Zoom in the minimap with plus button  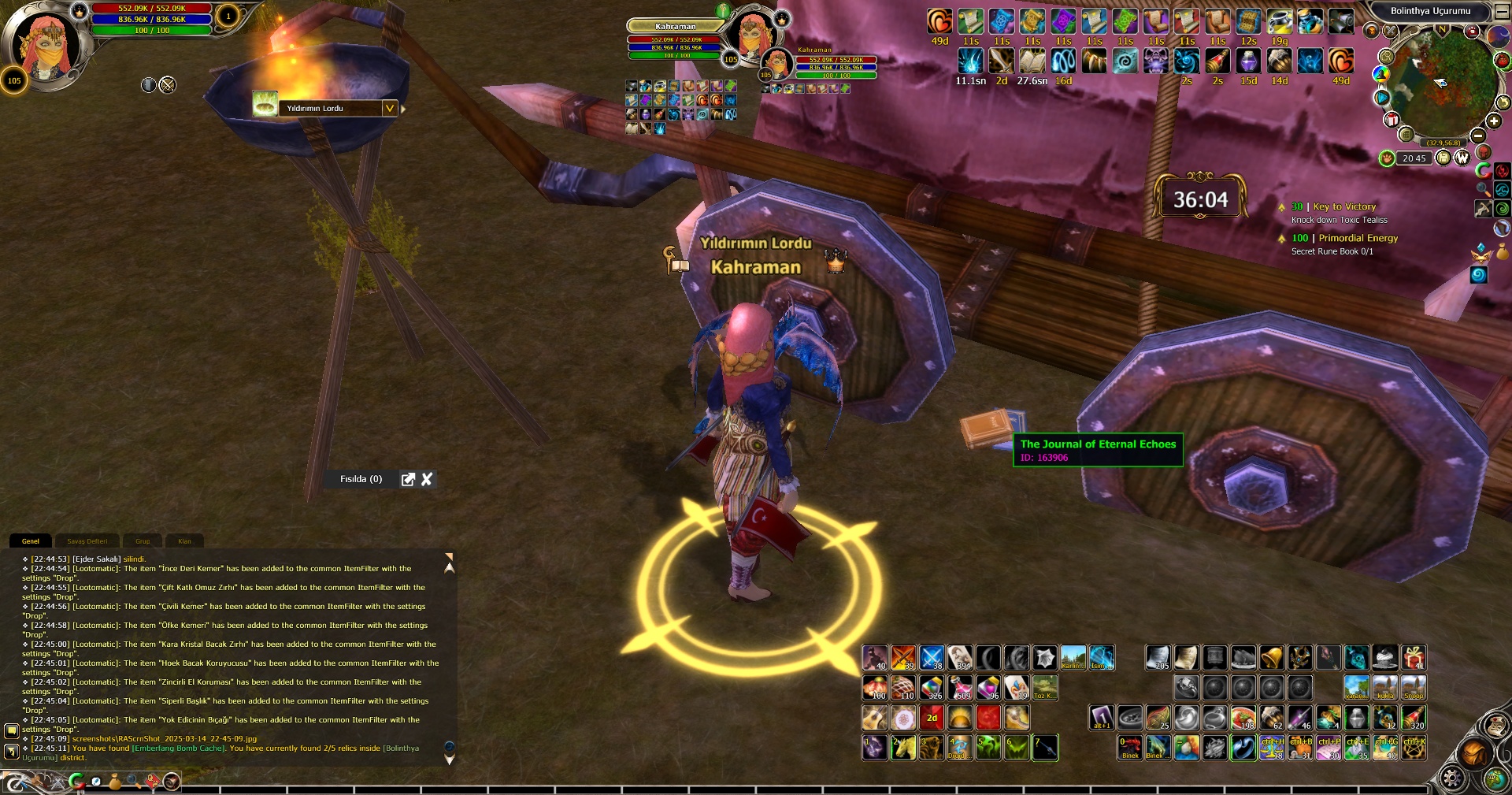[x=1494, y=121]
